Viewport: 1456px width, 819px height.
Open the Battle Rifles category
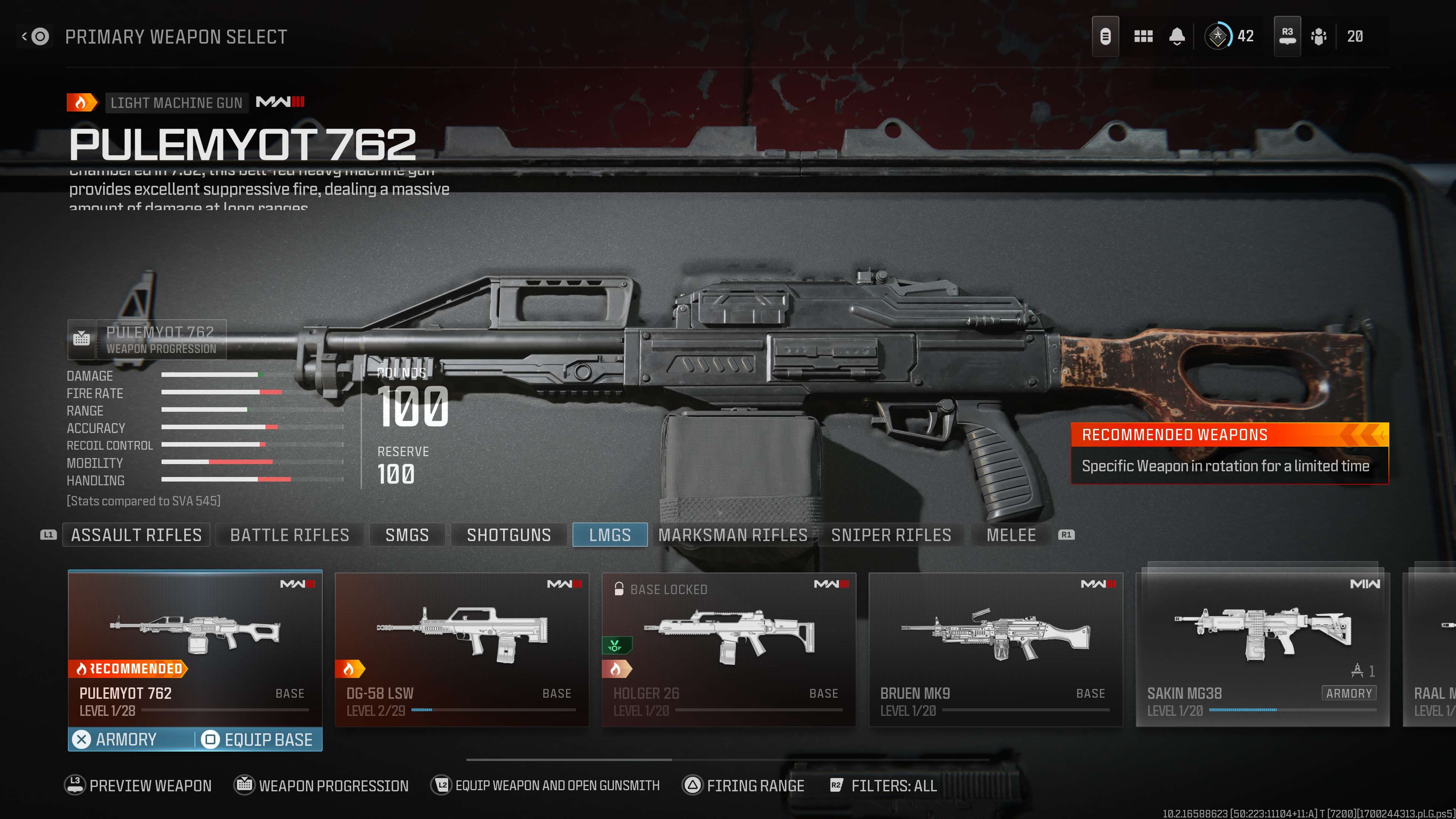click(x=289, y=535)
